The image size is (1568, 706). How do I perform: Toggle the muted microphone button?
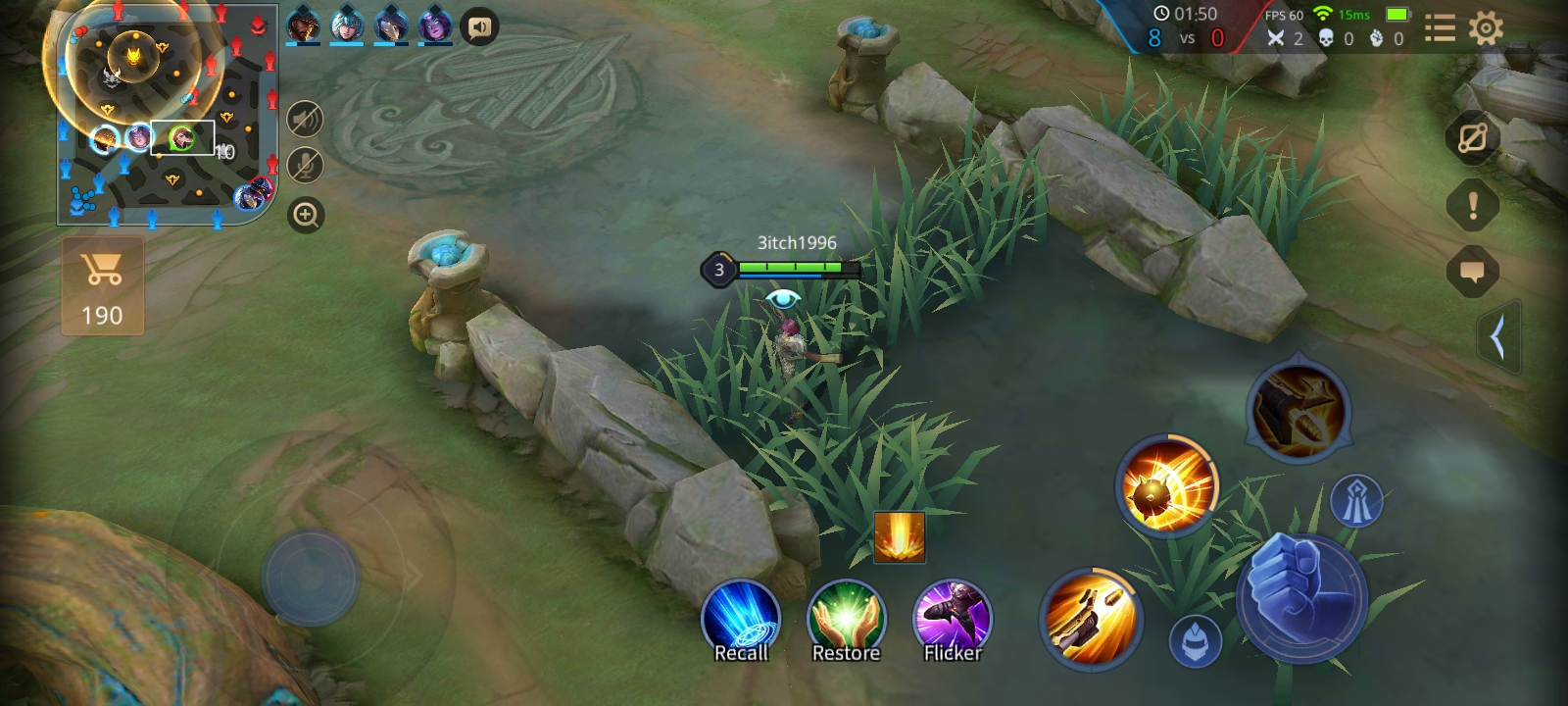click(306, 166)
